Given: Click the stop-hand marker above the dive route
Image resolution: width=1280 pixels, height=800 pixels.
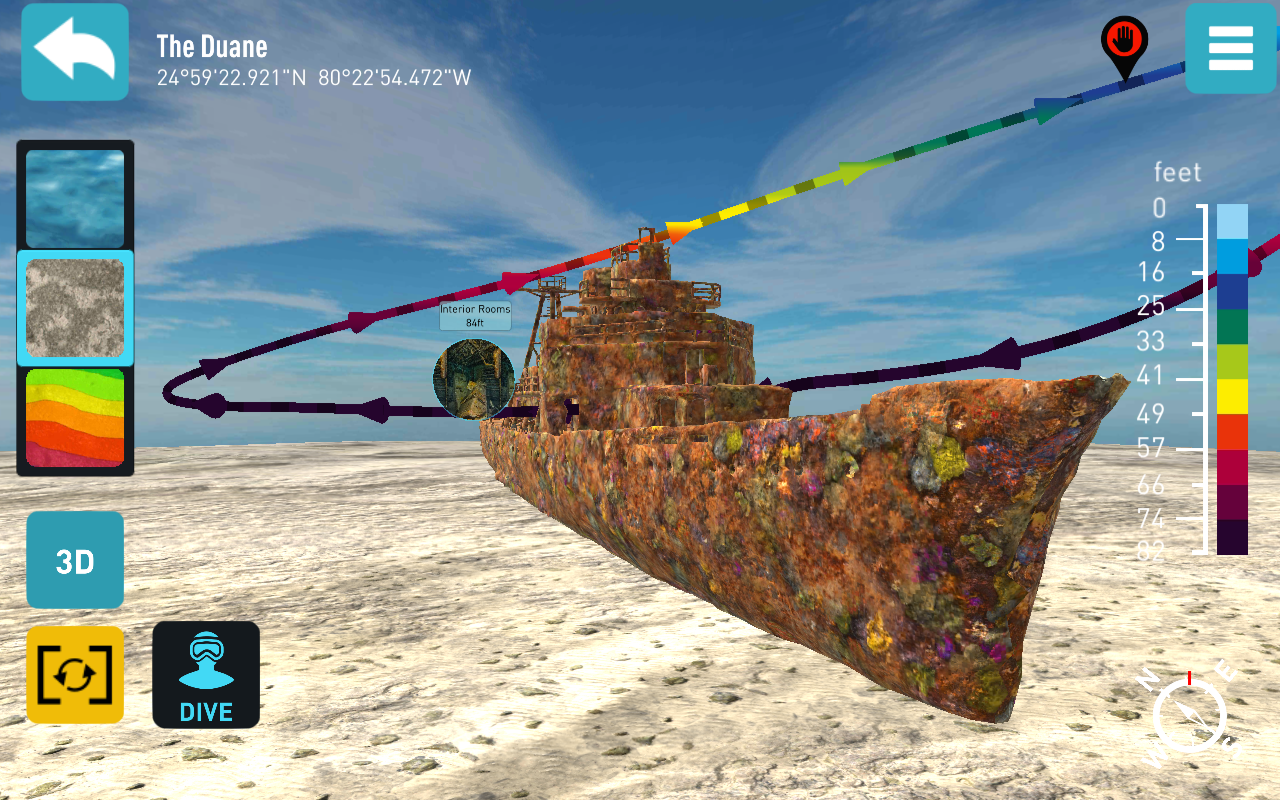Looking at the screenshot, I should [1122, 40].
